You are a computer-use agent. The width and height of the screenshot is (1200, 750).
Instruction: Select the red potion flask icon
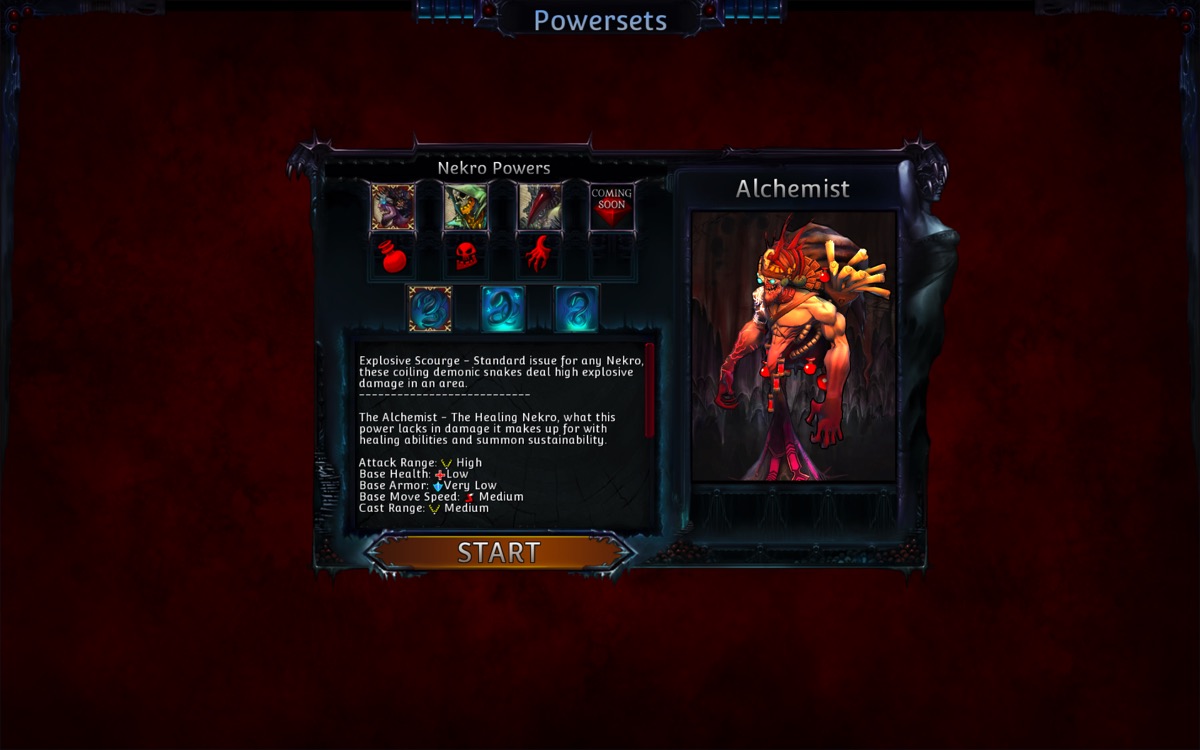click(393, 257)
